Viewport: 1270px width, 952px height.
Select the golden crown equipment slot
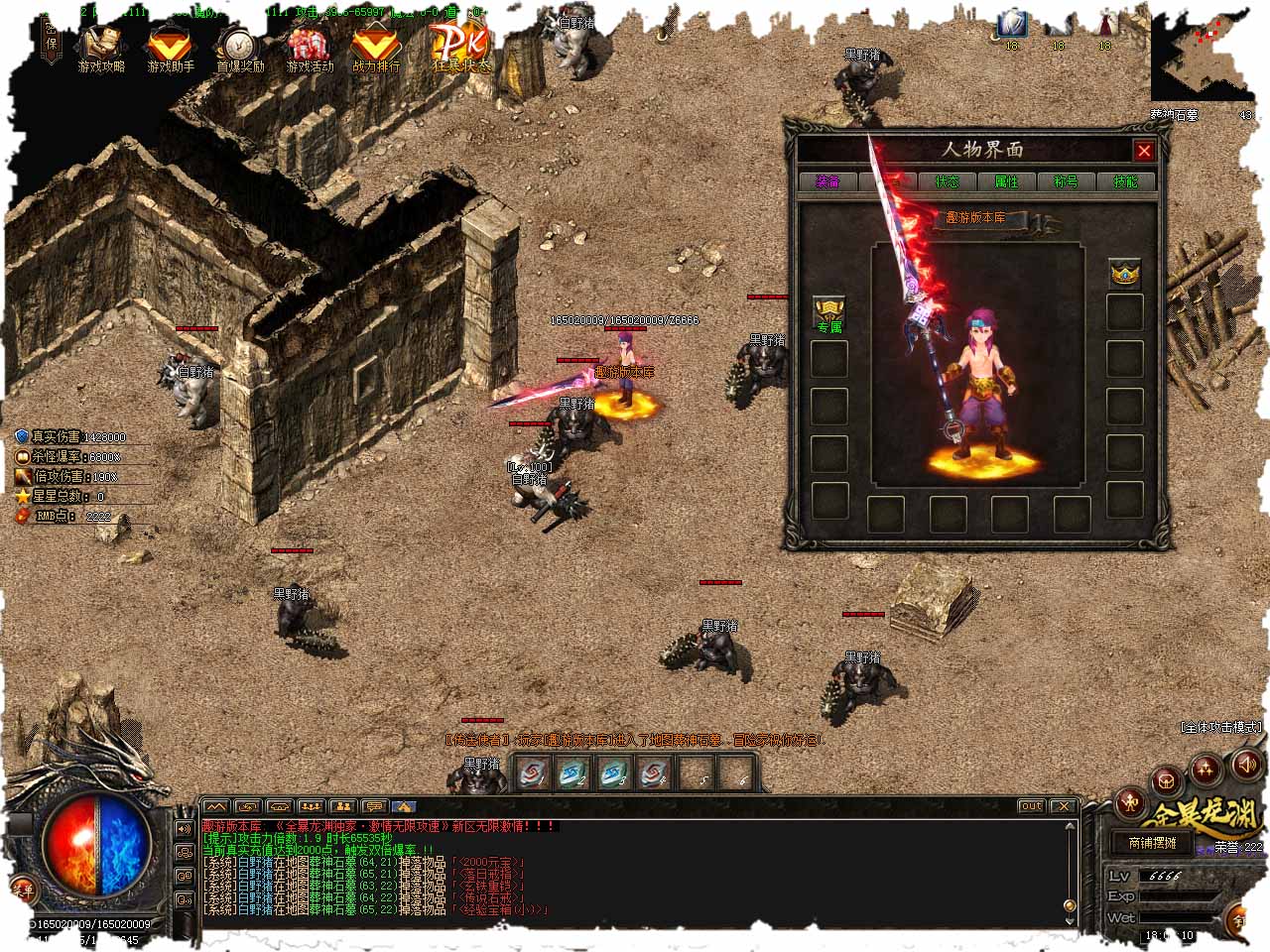click(x=1124, y=273)
